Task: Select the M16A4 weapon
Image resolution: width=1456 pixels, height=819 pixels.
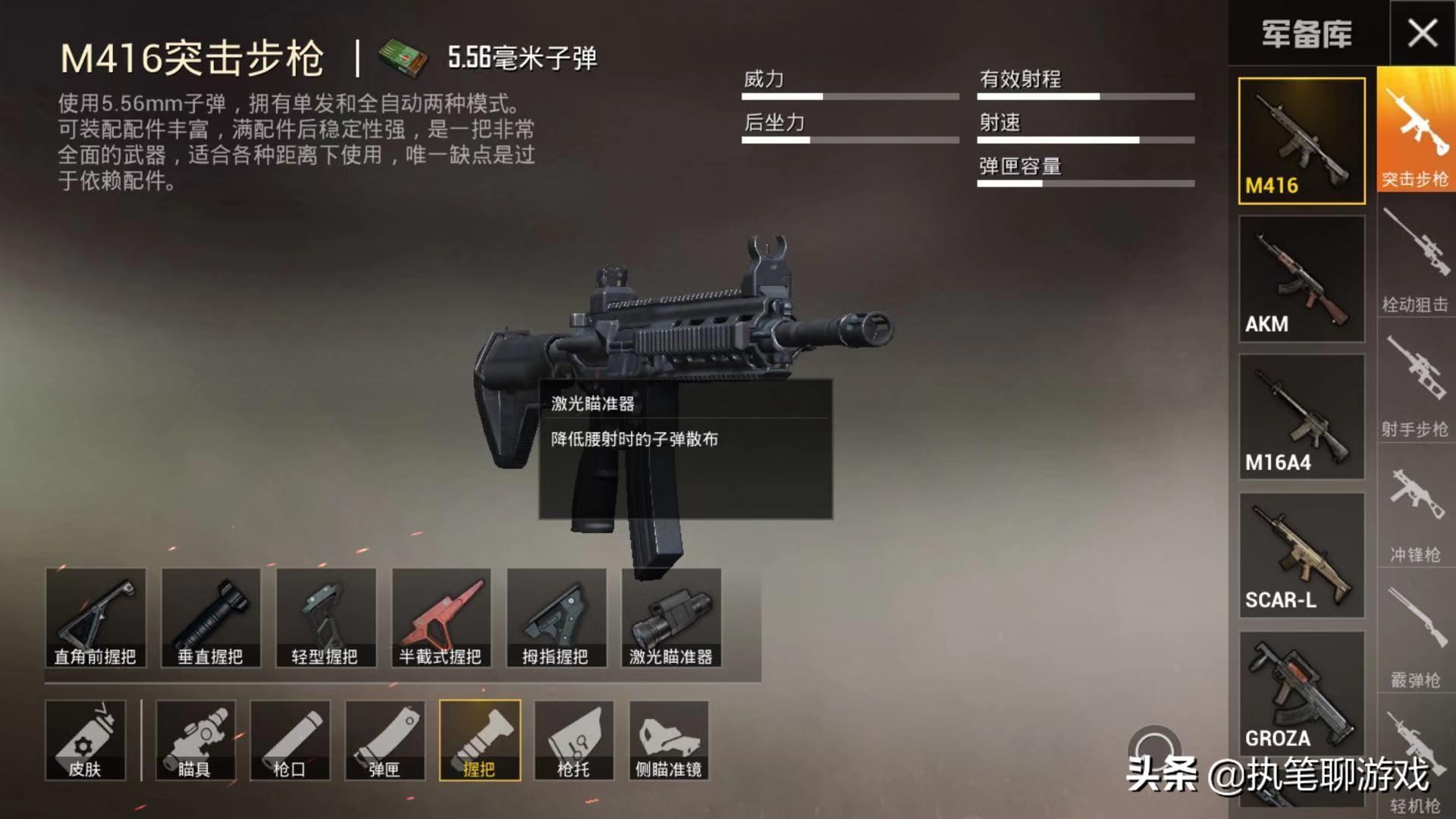Action: click(1301, 417)
